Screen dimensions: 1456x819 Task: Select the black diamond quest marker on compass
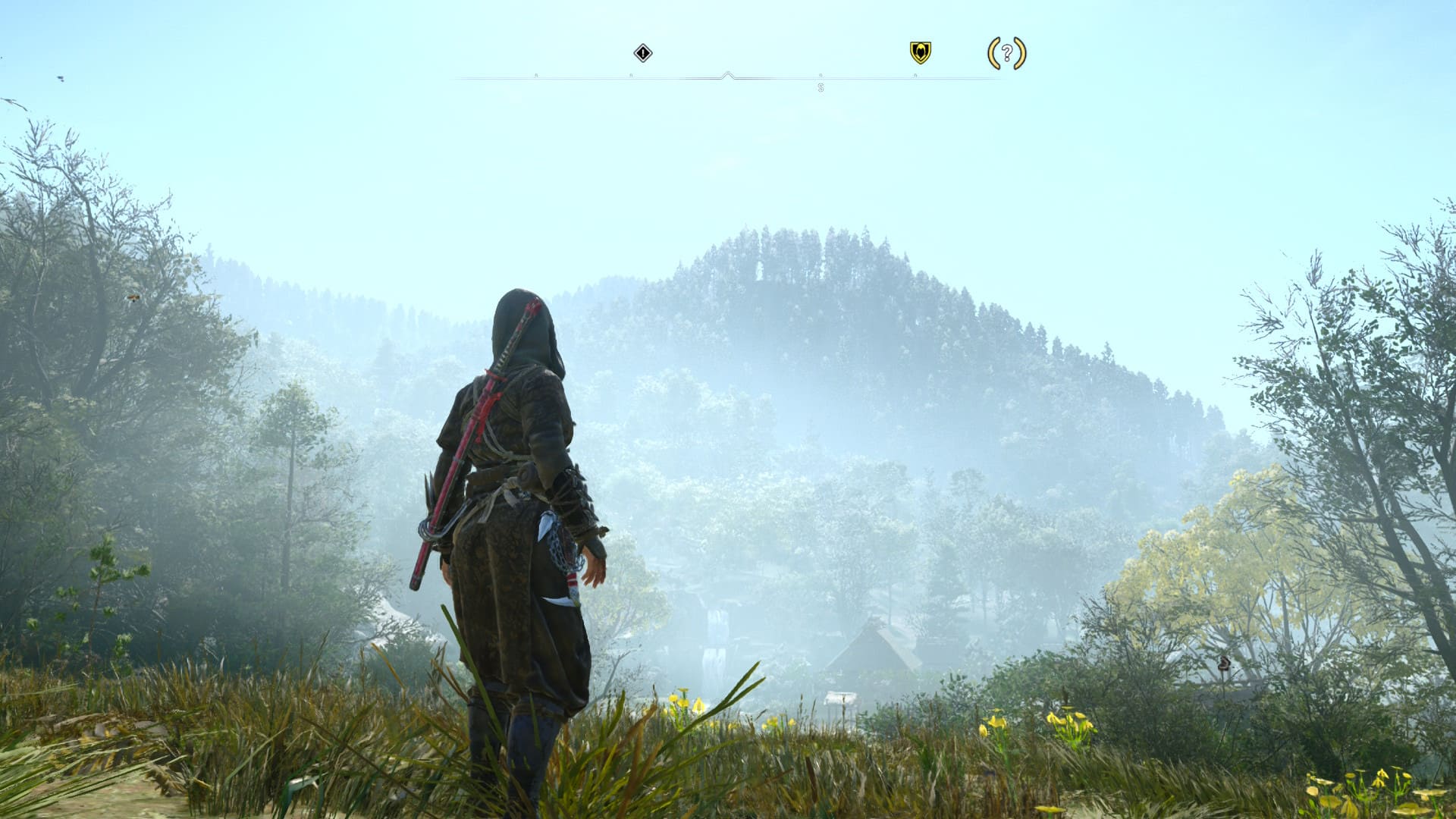pos(643,53)
